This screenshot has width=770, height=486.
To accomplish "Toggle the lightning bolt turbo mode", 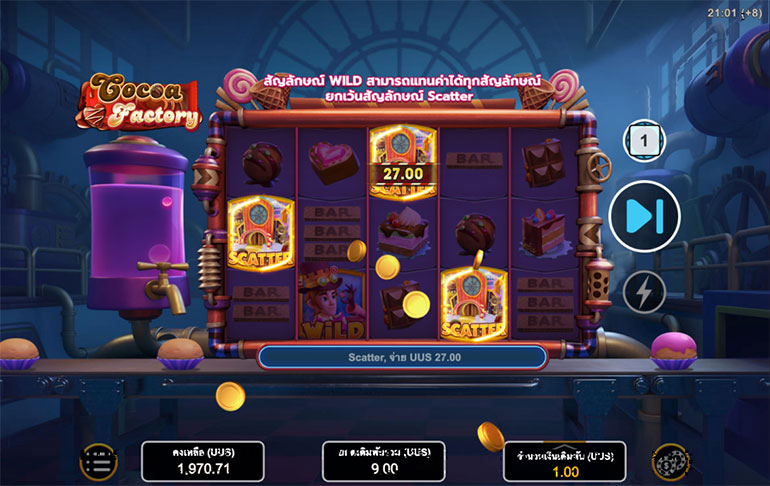I will click(x=644, y=291).
